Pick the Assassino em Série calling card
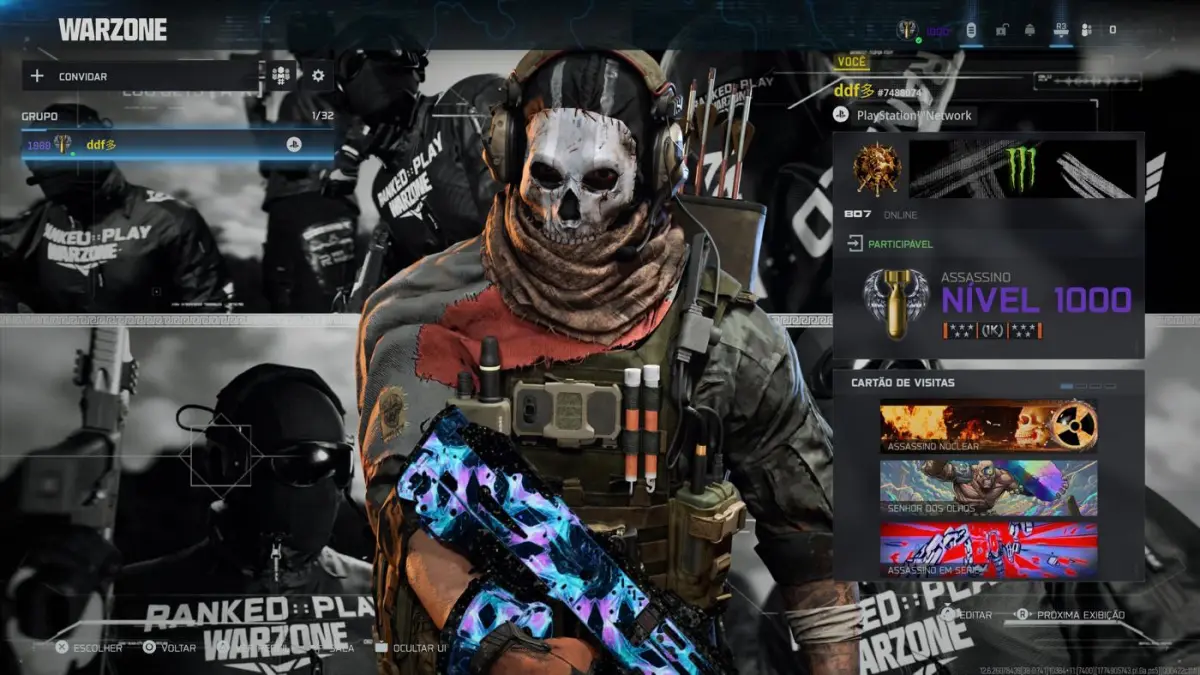1200x675 pixels. click(988, 550)
